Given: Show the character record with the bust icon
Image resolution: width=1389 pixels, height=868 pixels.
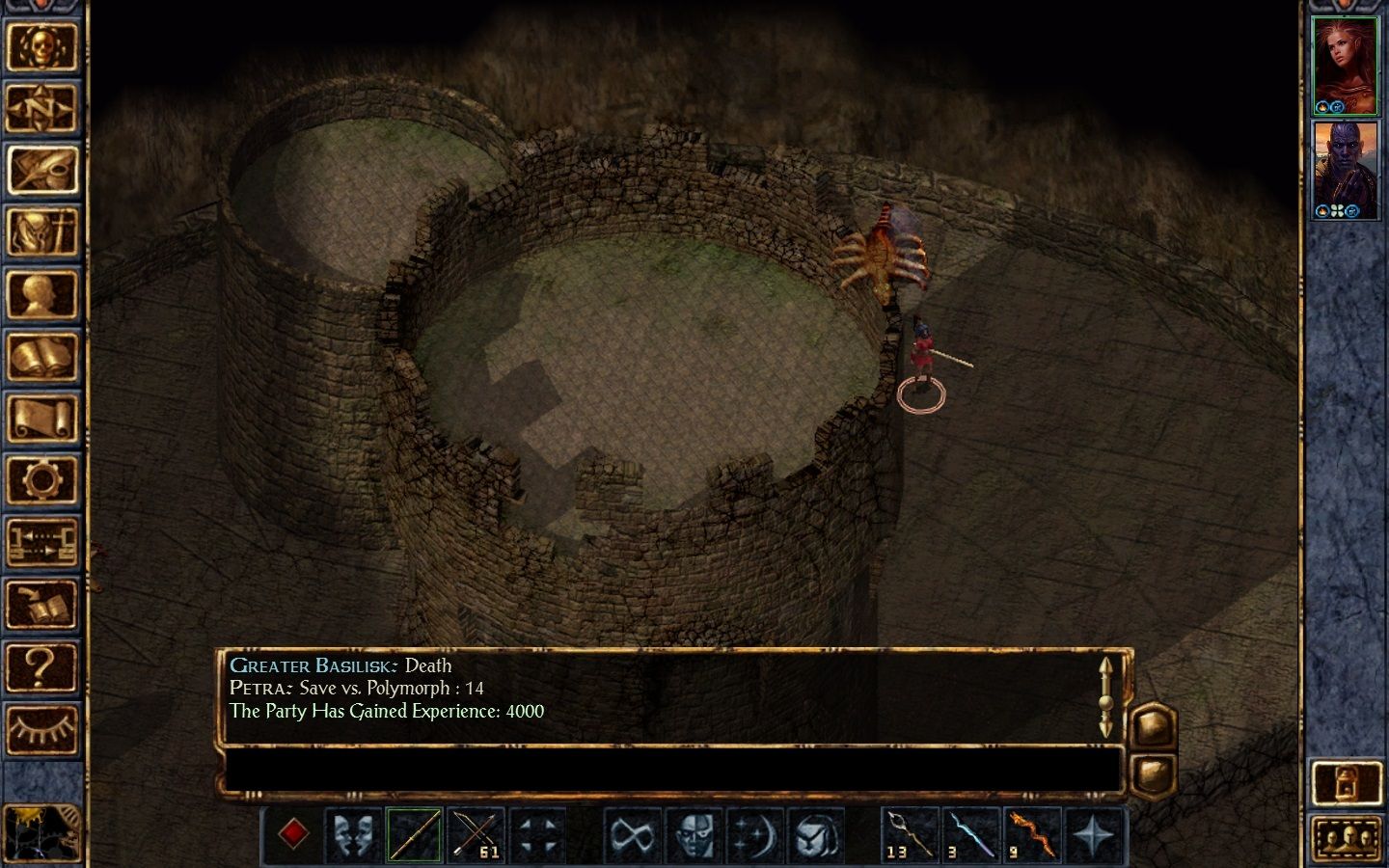Looking at the screenshot, I should click(x=41, y=295).
